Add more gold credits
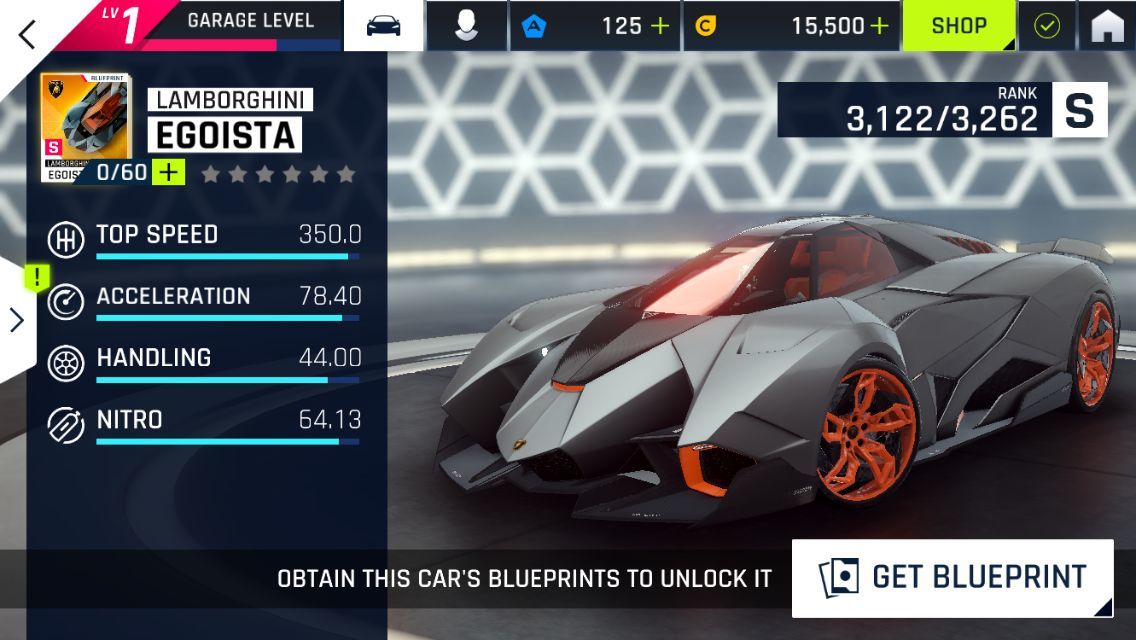Viewport: 1136px width, 640px height. click(x=879, y=26)
